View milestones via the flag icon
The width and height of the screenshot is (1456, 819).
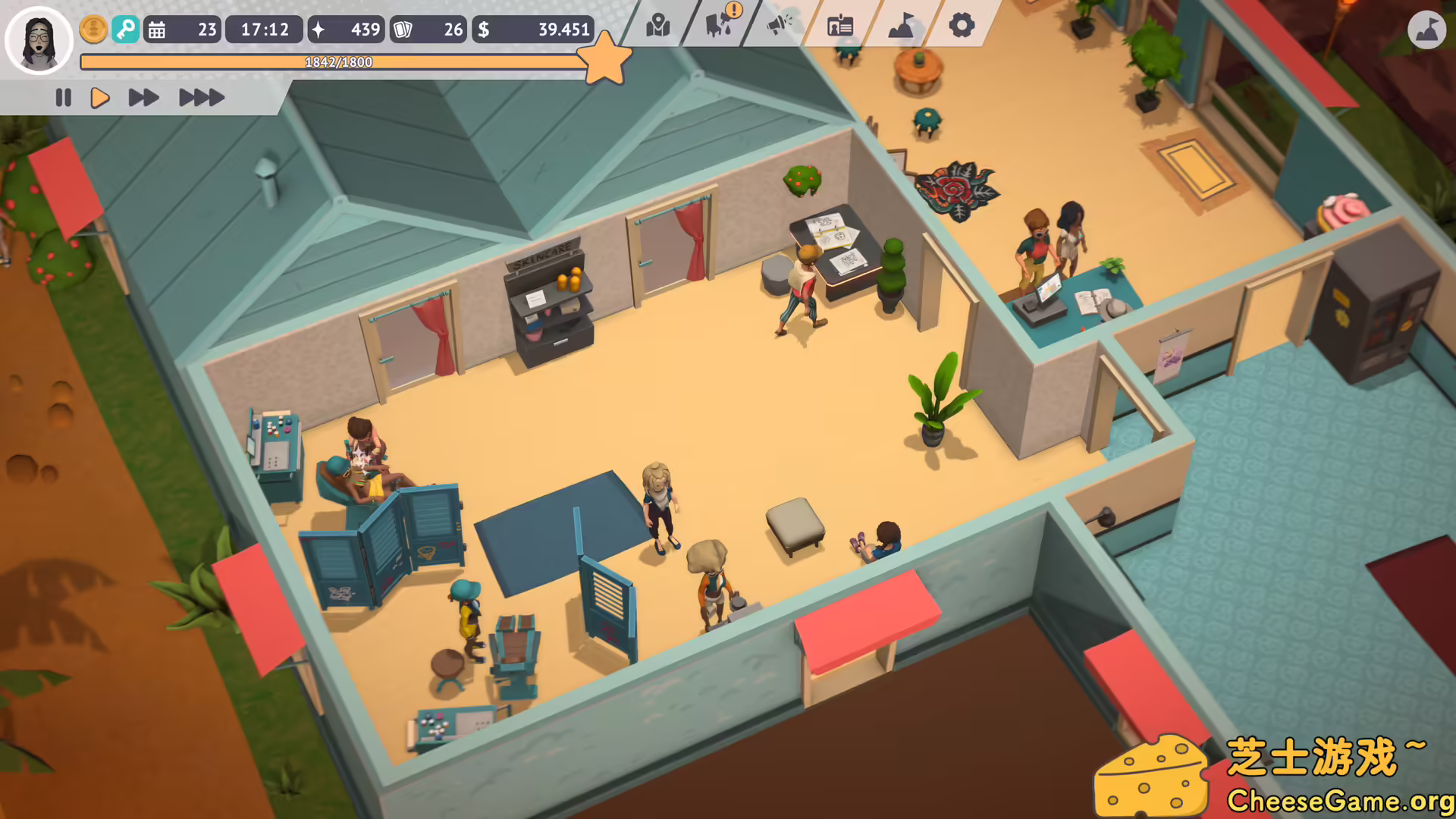tap(899, 25)
